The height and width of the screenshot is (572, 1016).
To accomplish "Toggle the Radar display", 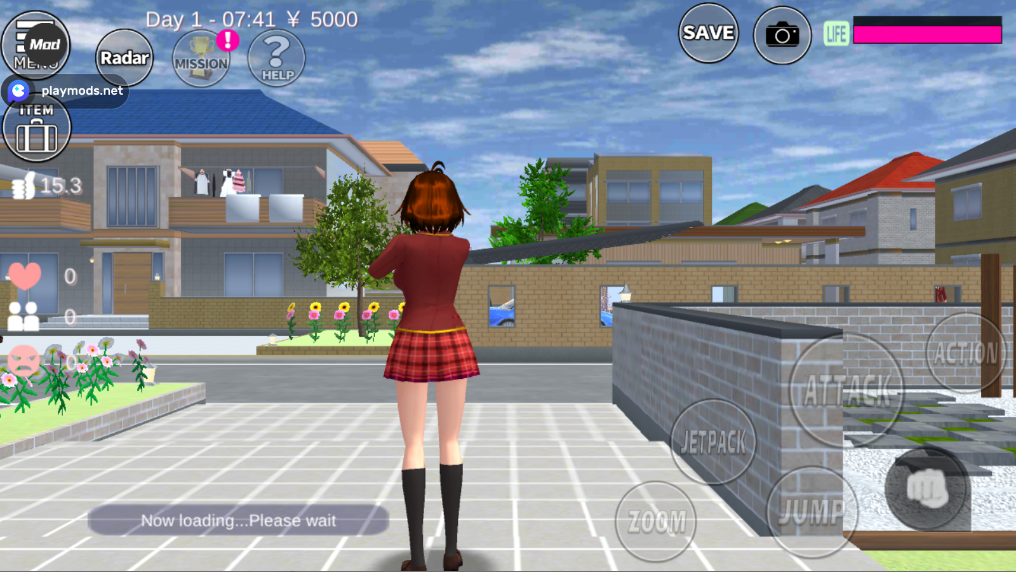I will pyautogui.click(x=125, y=58).
